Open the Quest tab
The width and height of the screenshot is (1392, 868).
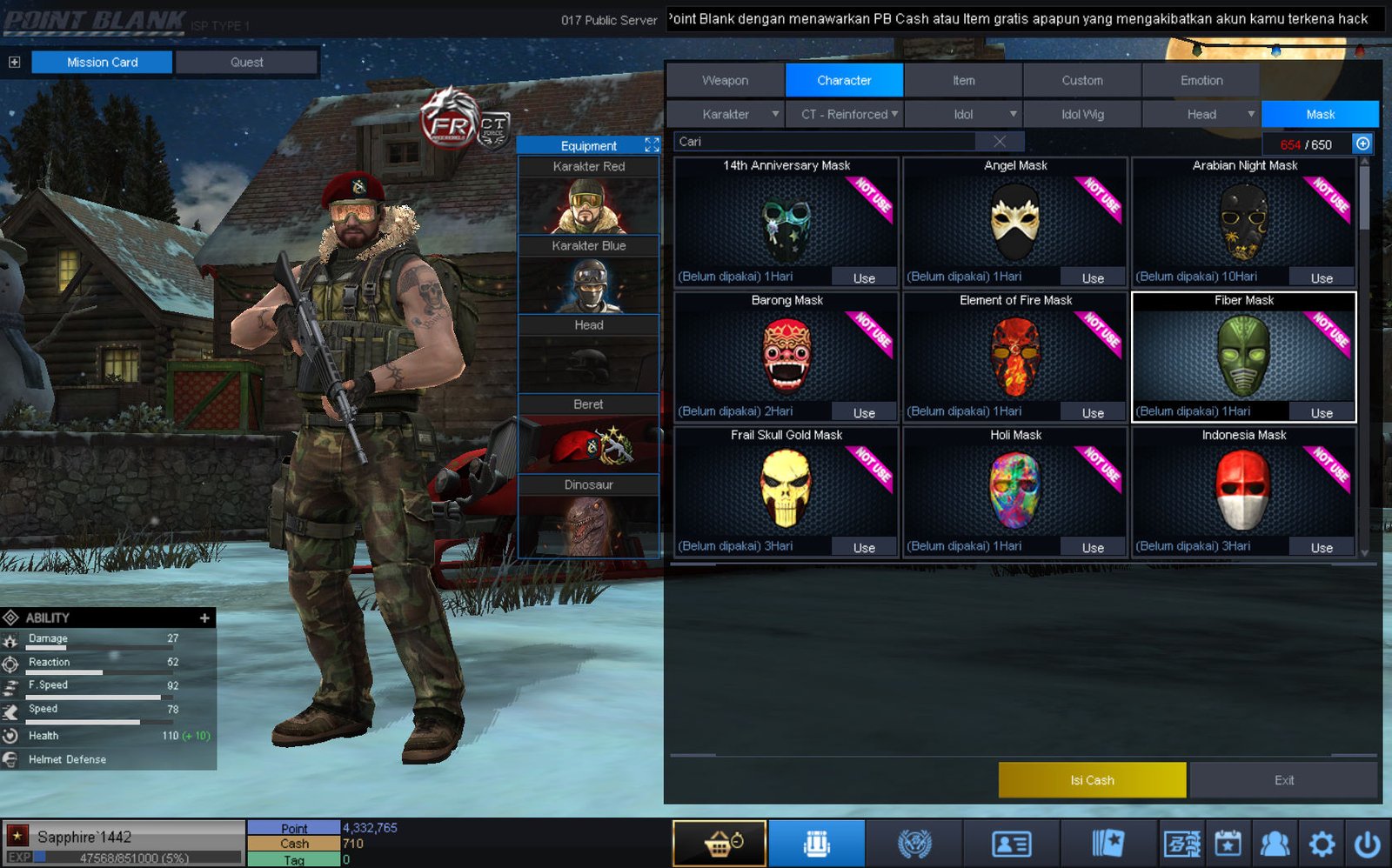pos(246,63)
